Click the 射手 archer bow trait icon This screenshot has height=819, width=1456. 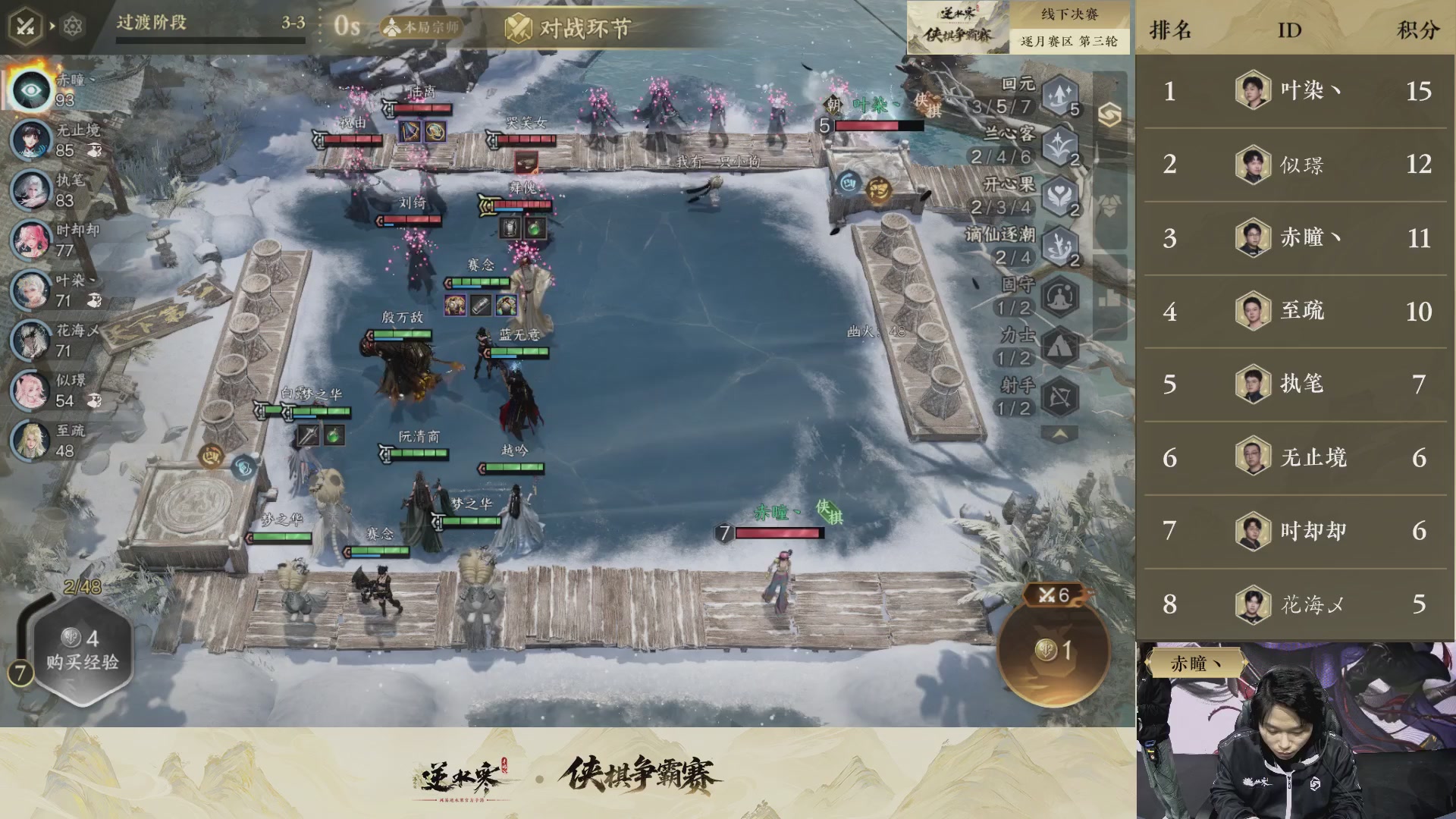(x=1059, y=396)
